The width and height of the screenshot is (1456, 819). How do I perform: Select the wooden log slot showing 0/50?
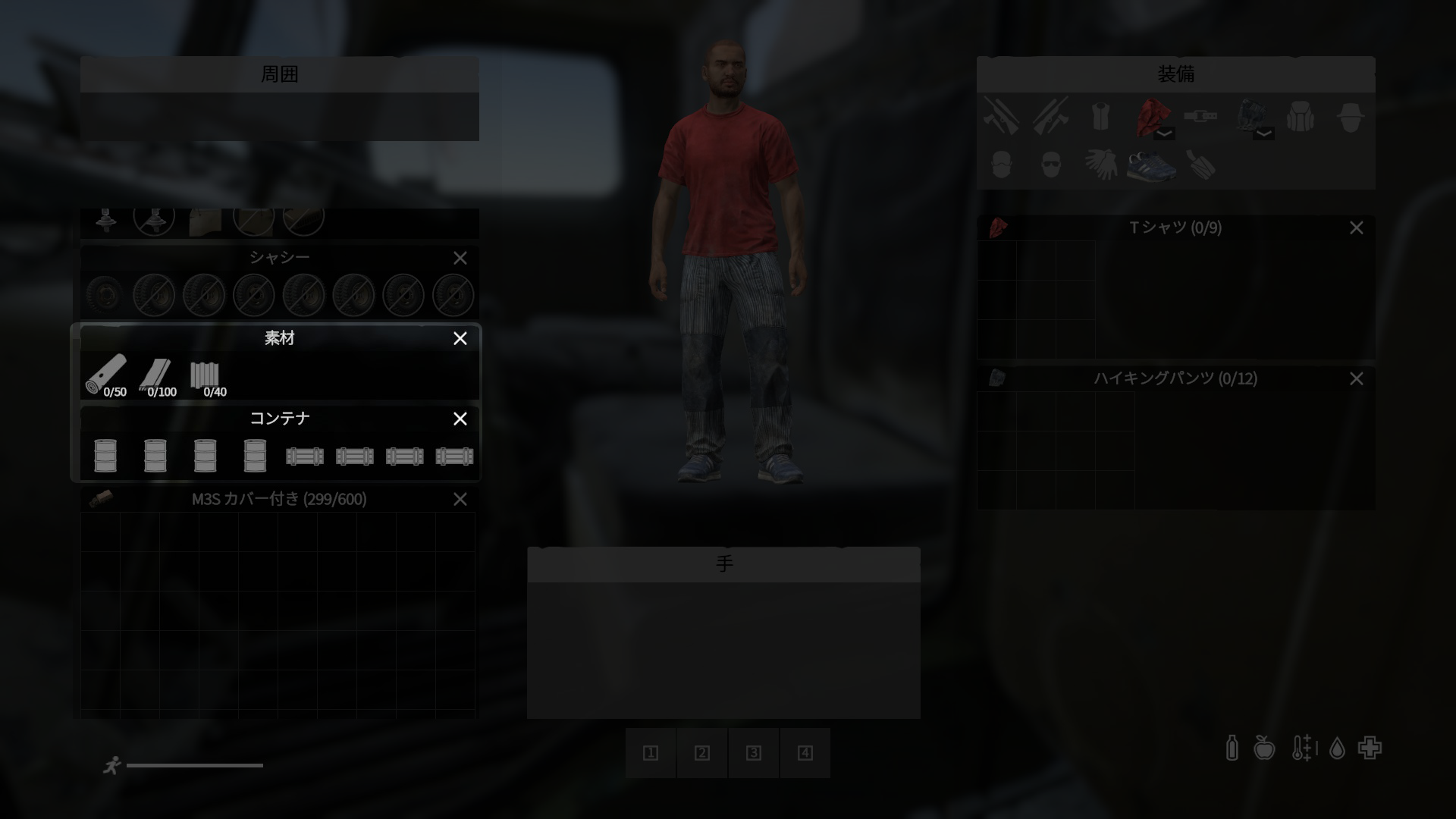pyautogui.click(x=106, y=375)
